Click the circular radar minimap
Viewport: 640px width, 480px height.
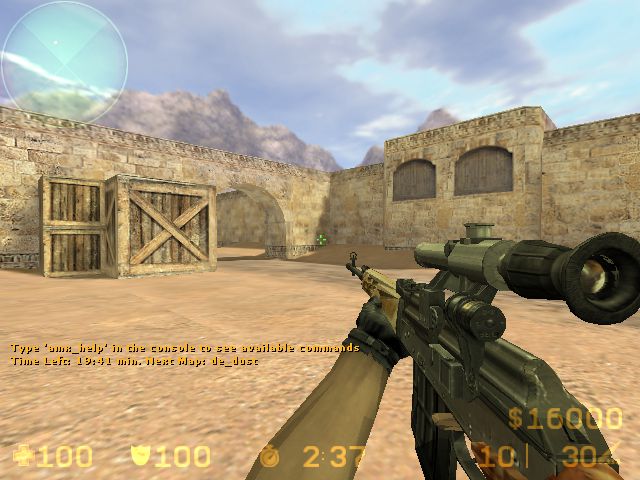tap(65, 62)
